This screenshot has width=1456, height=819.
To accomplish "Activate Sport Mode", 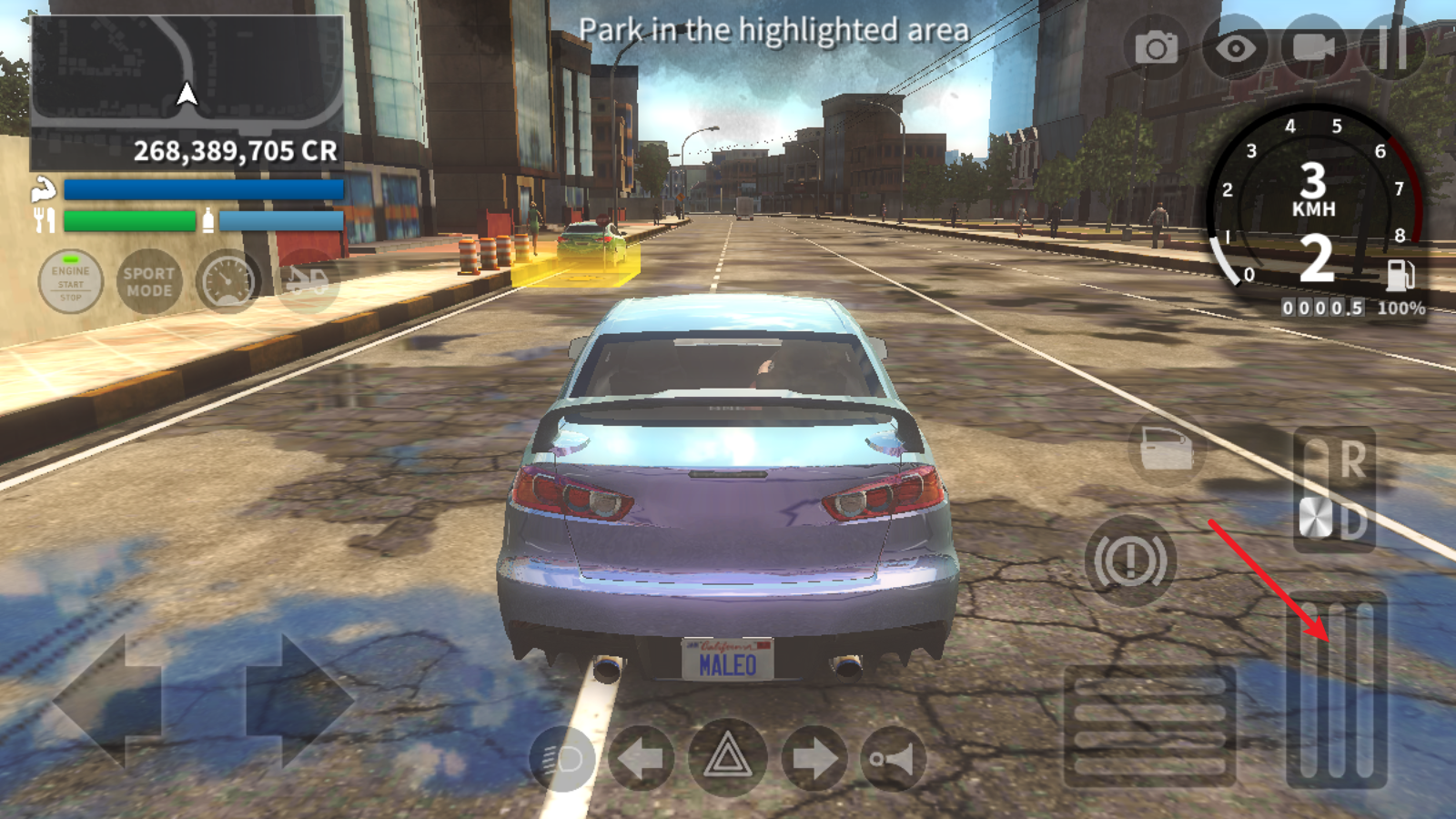I will tap(149, 282).
